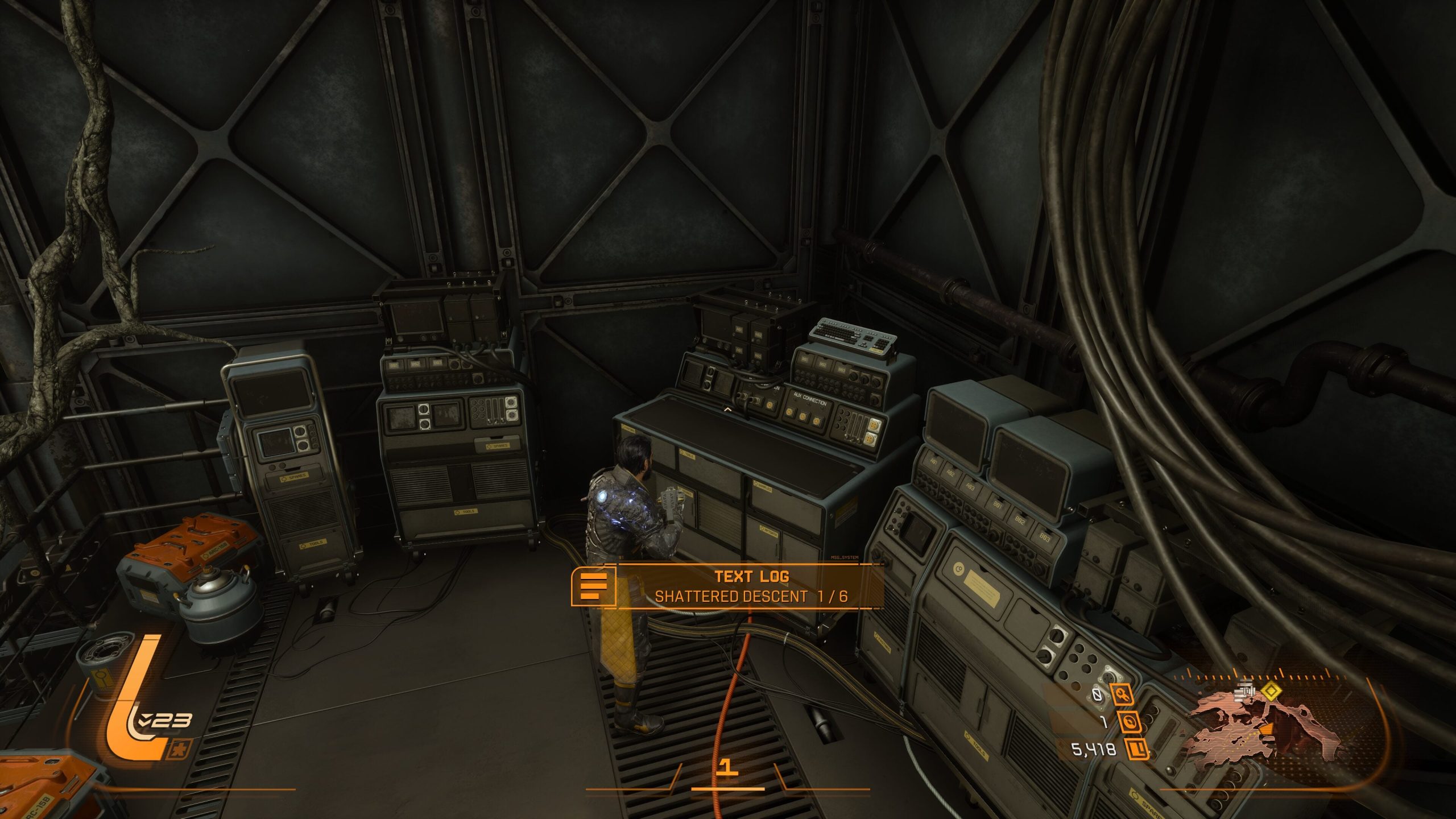Click the text log list icon

[x=593, y=586]
